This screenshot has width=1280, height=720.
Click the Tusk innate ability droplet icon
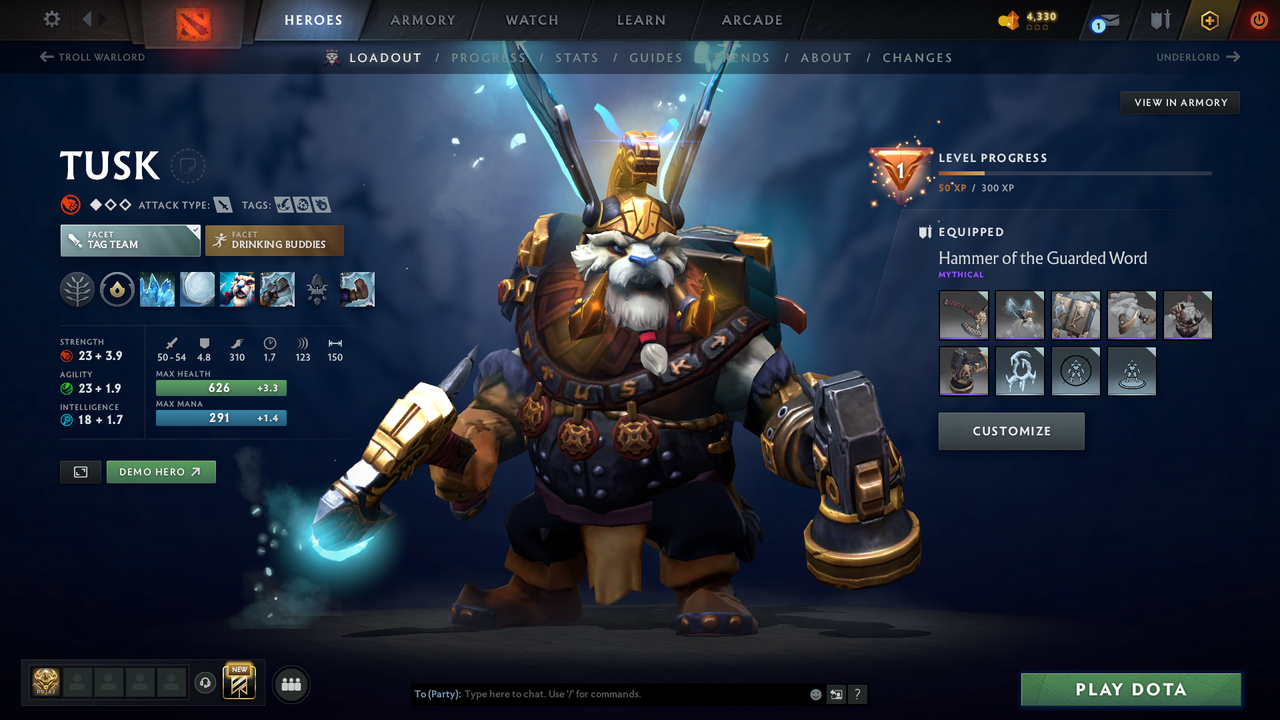point(117,289)
